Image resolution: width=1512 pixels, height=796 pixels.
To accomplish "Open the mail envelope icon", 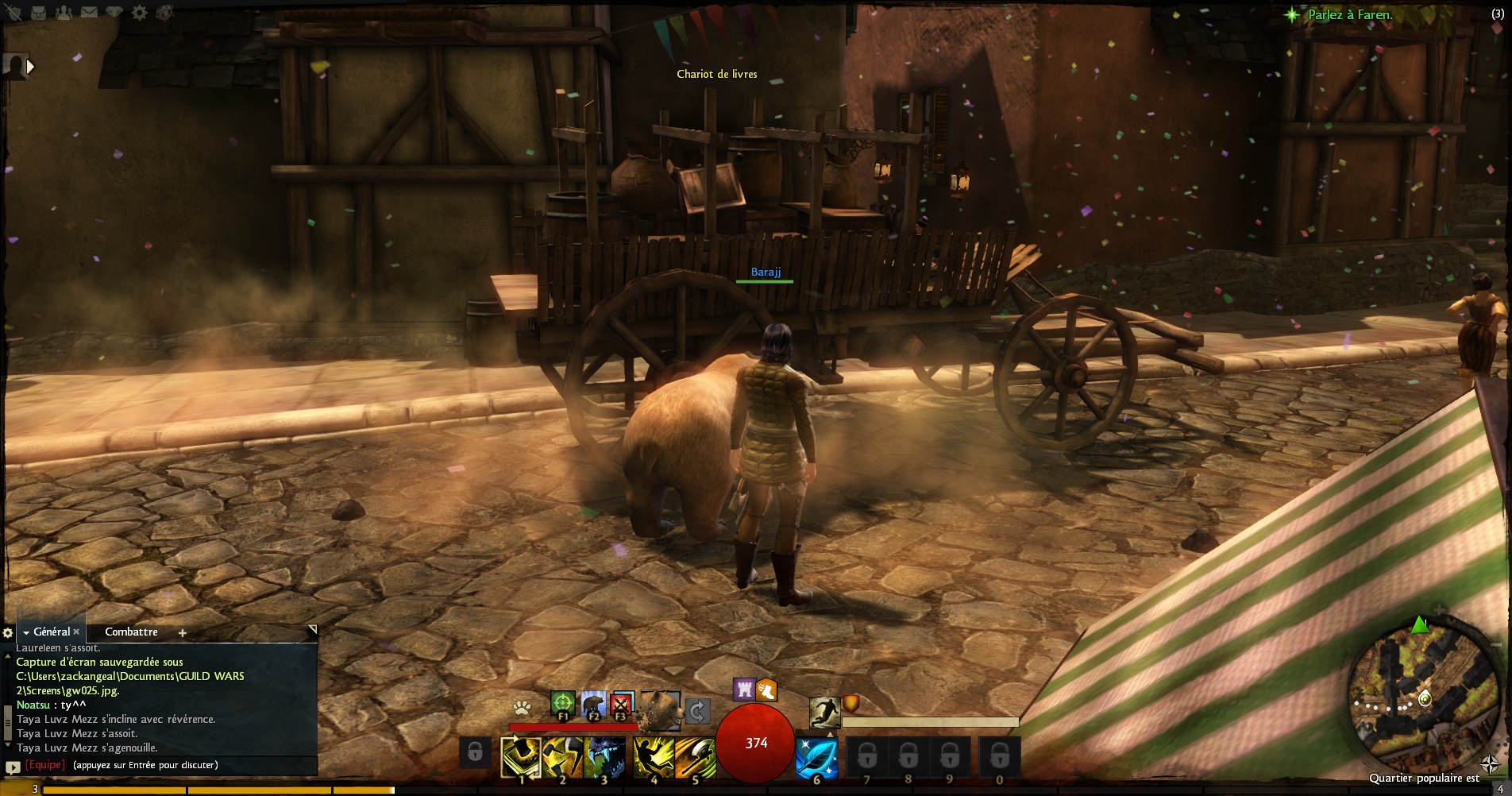I will click(x=89, y=13).
